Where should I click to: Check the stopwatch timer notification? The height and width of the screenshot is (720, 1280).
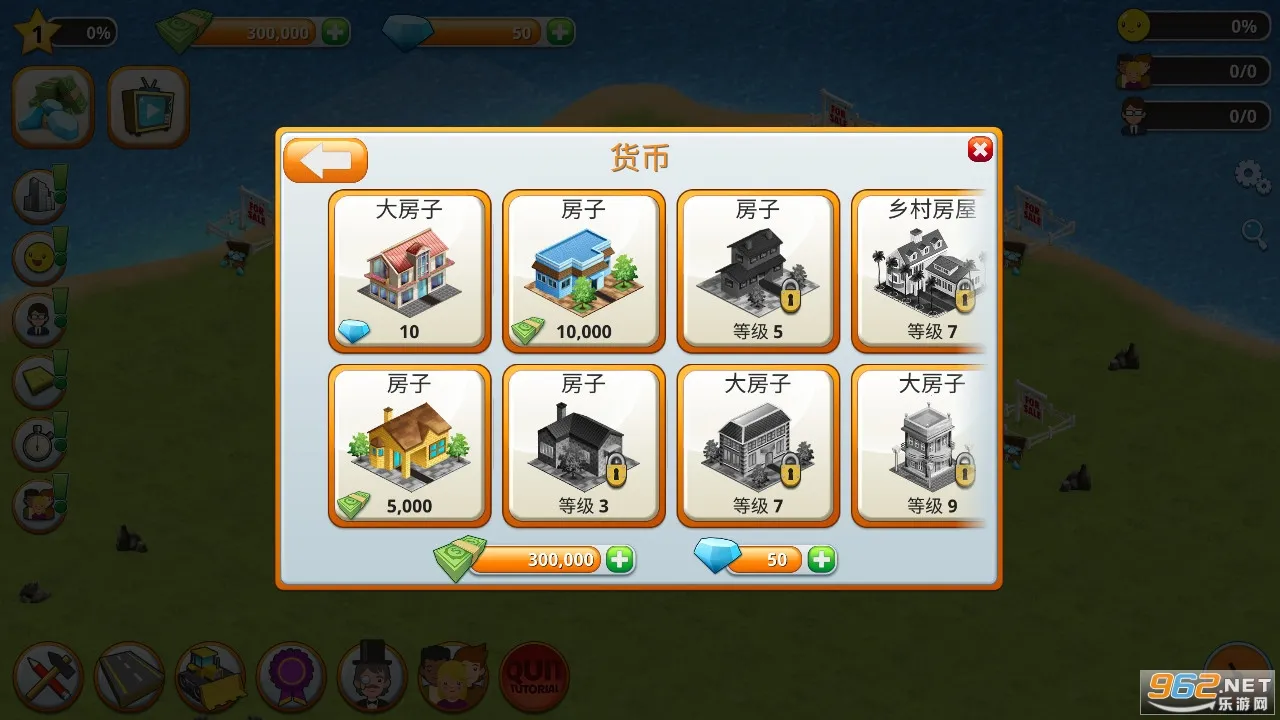pos(38,443)
